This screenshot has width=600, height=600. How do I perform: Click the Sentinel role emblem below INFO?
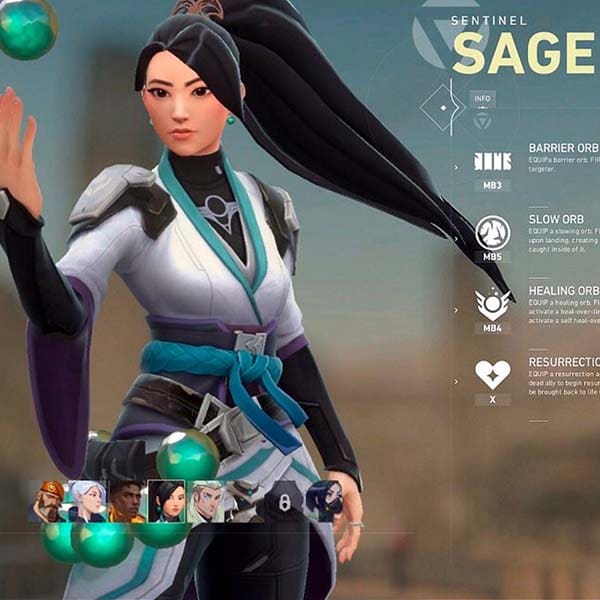(x=482, y=121)
